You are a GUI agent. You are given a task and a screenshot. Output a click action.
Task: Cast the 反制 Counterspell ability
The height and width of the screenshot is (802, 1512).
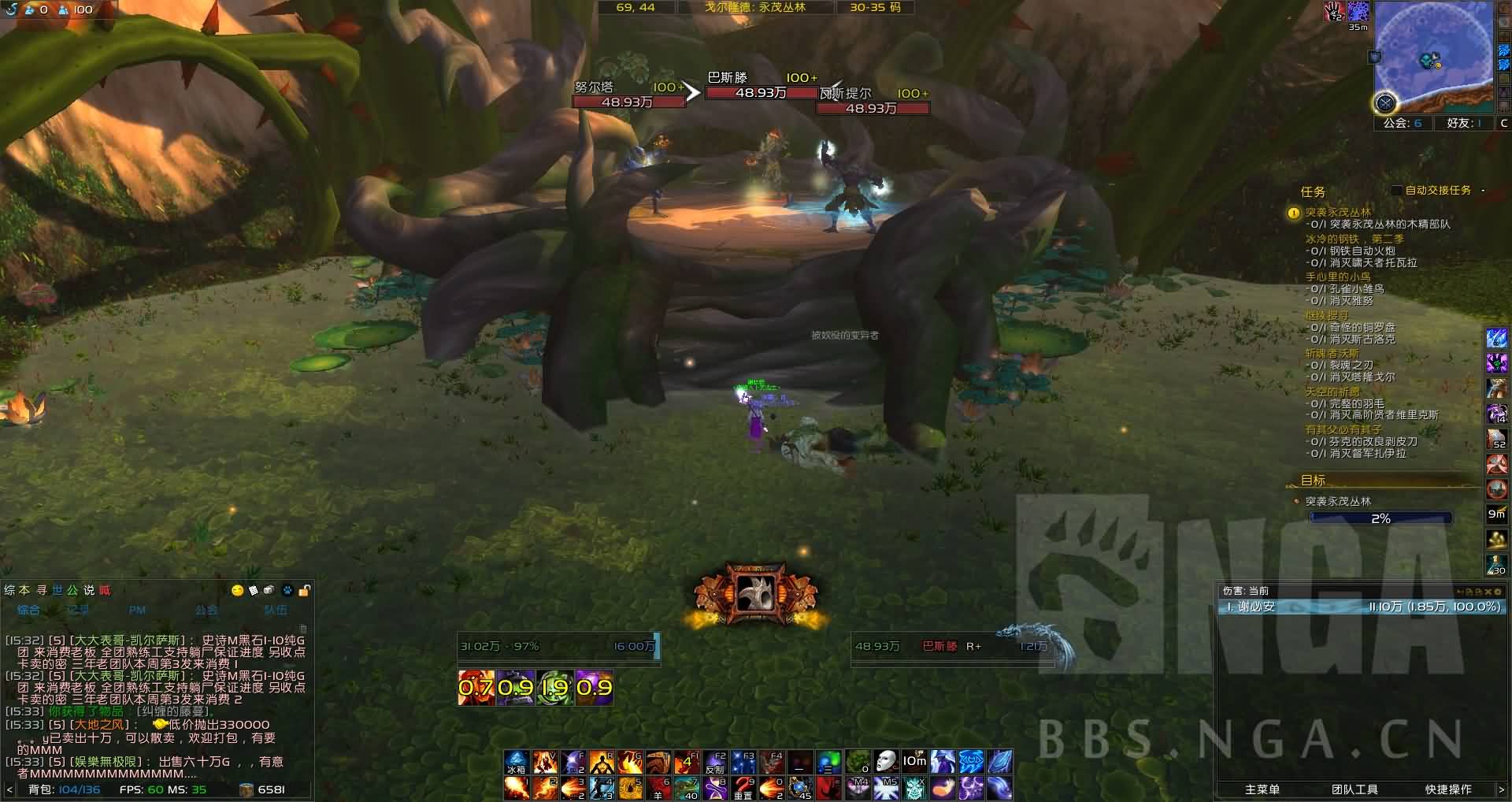point(715,763)
